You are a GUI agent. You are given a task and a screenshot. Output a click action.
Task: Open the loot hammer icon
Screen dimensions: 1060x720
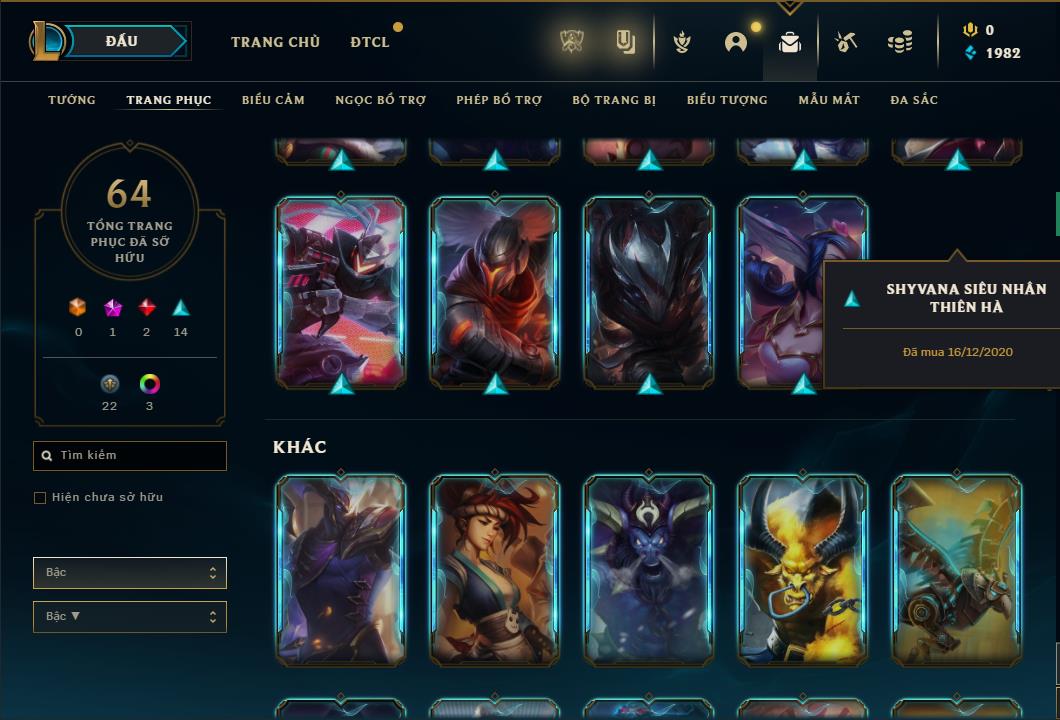pyautogui.click(x=845, y=42)
